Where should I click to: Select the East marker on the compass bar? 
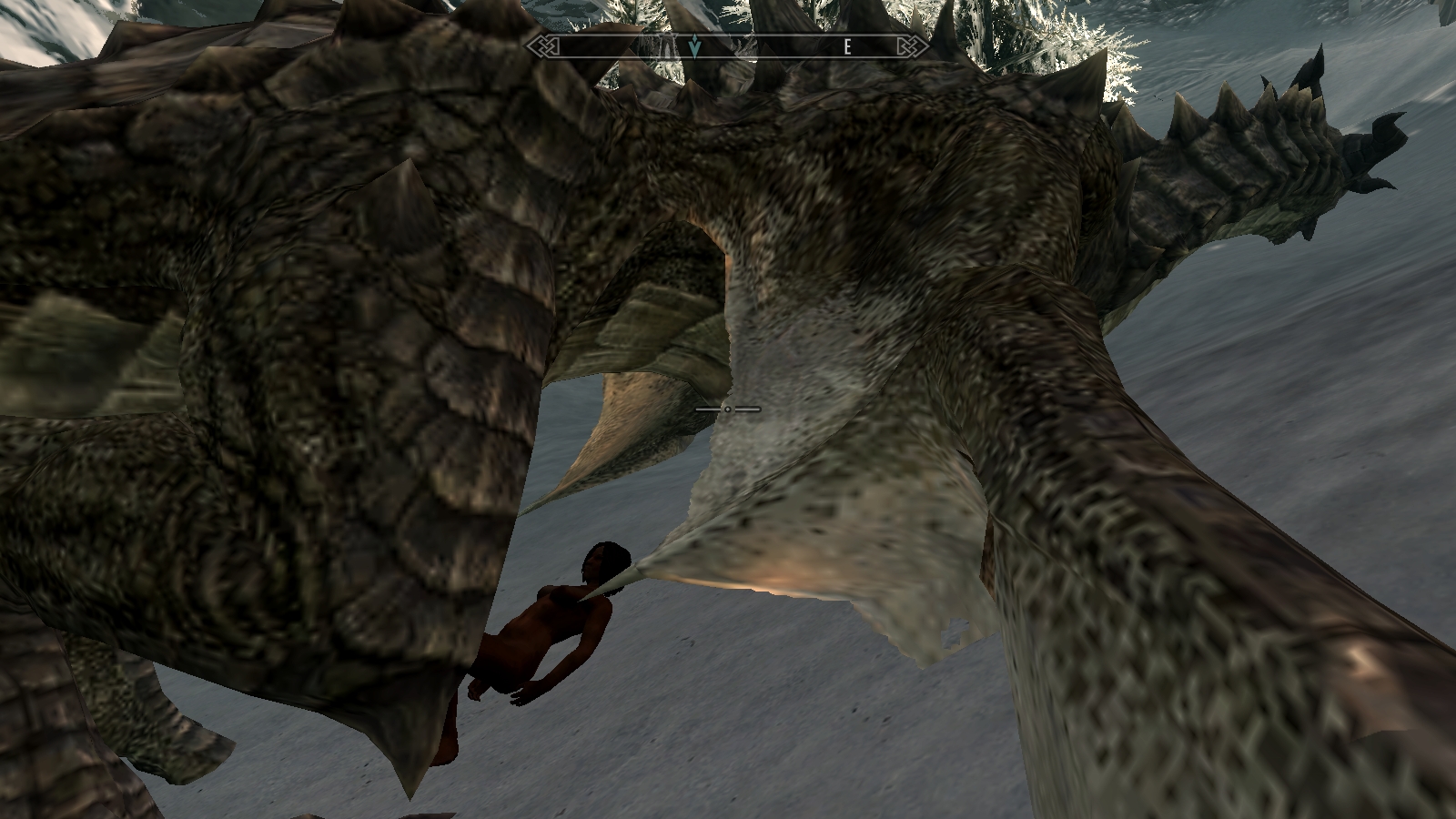[x=847, y=47]
